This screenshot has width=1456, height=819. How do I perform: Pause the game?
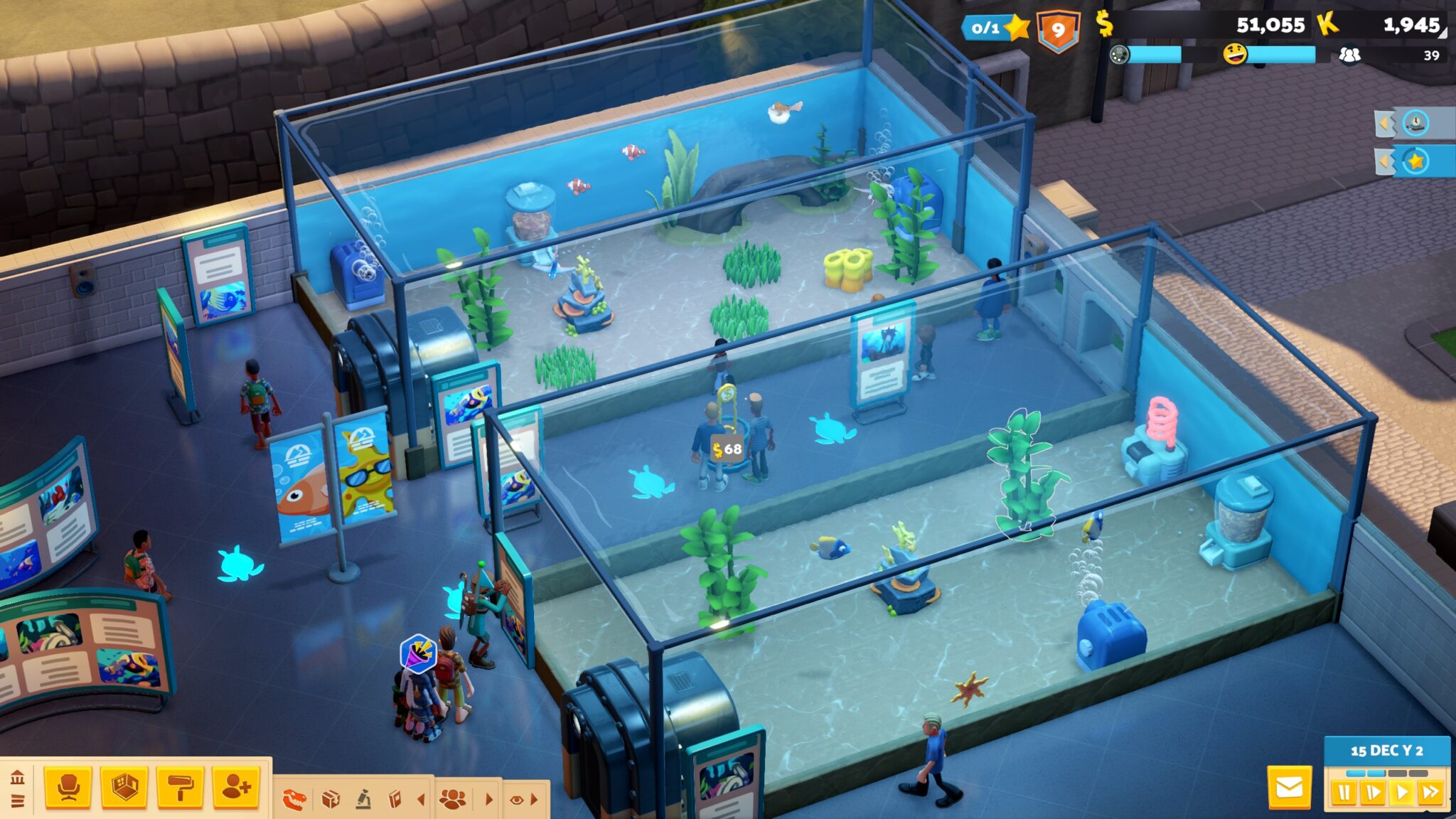point(1344,792)
